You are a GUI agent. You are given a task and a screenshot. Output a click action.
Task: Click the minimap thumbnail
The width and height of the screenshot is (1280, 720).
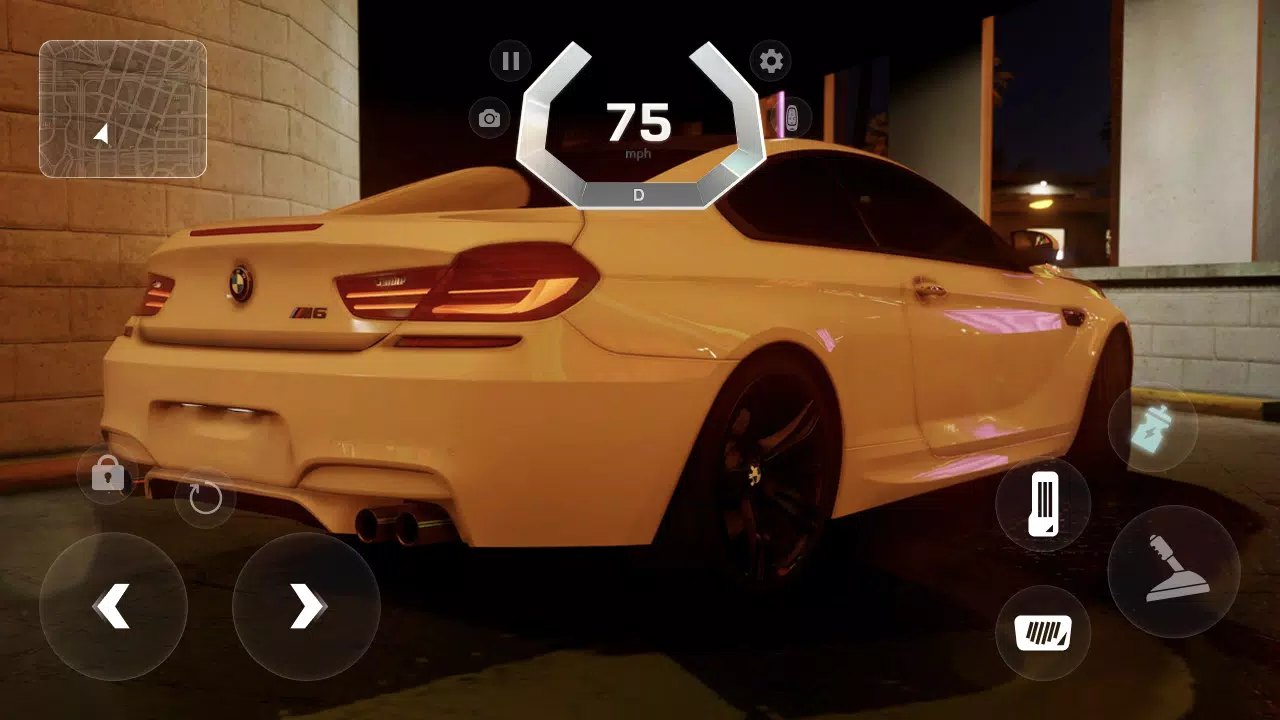click(122, 105)
